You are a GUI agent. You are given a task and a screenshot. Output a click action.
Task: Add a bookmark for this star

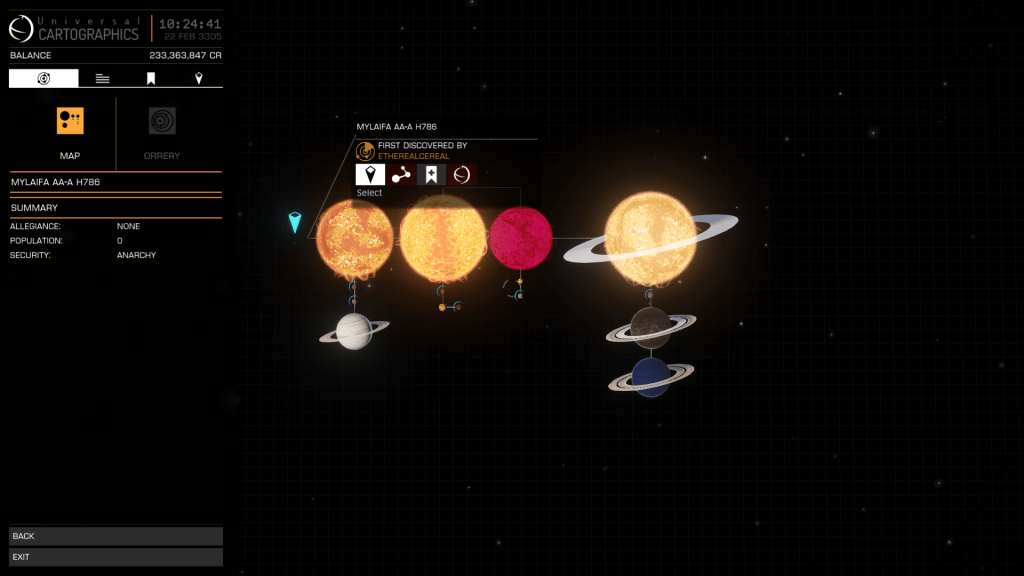click(x=431, y=175)
